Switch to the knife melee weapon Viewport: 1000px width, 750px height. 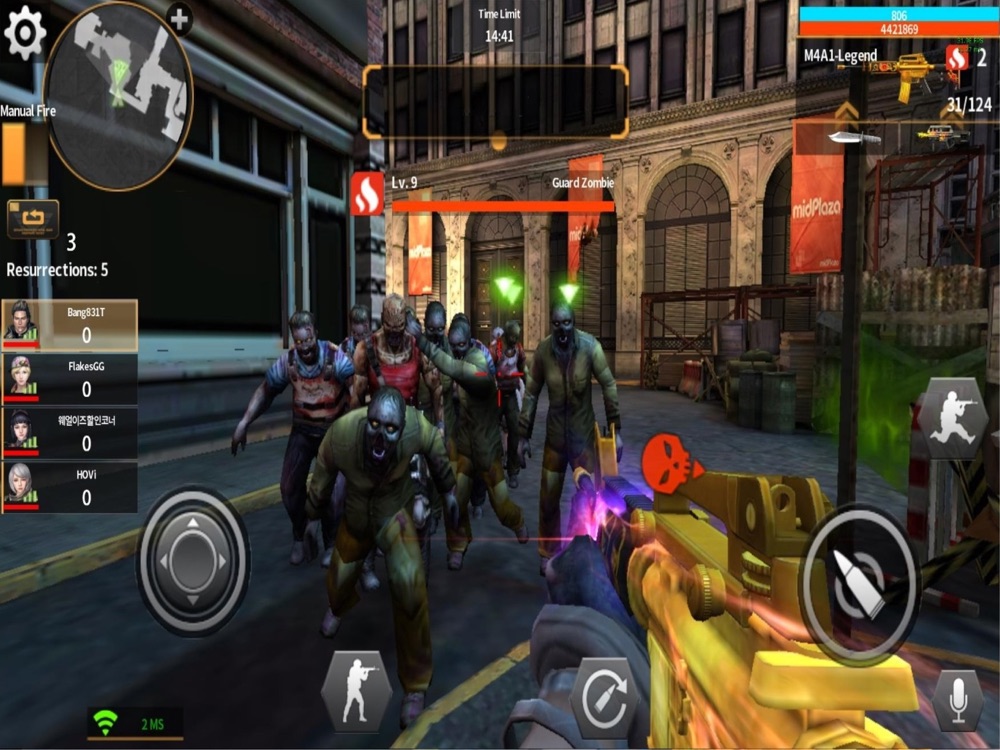853,137
